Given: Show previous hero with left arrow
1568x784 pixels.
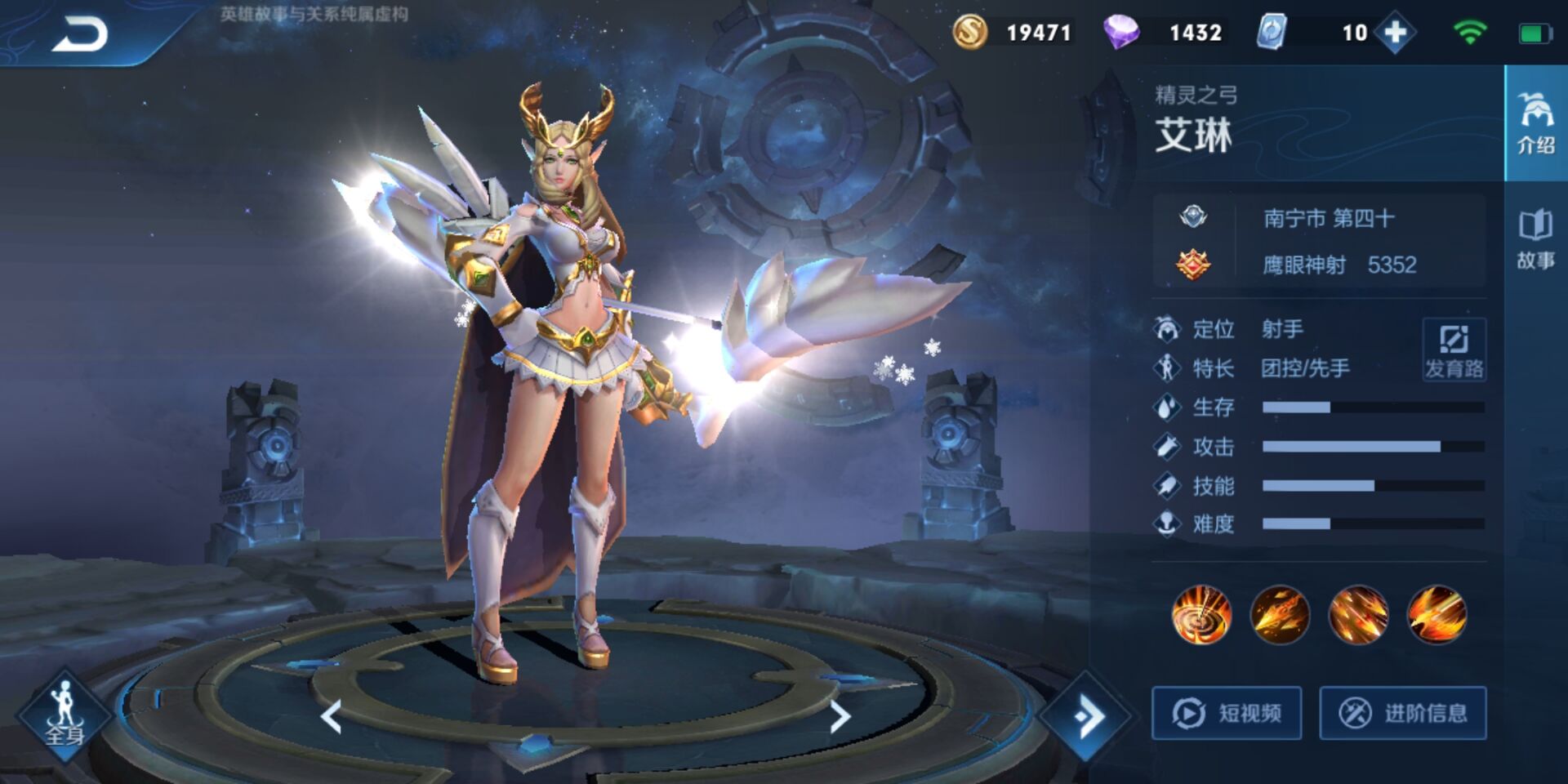Looking at the screenshot, I should click(331, 717).
